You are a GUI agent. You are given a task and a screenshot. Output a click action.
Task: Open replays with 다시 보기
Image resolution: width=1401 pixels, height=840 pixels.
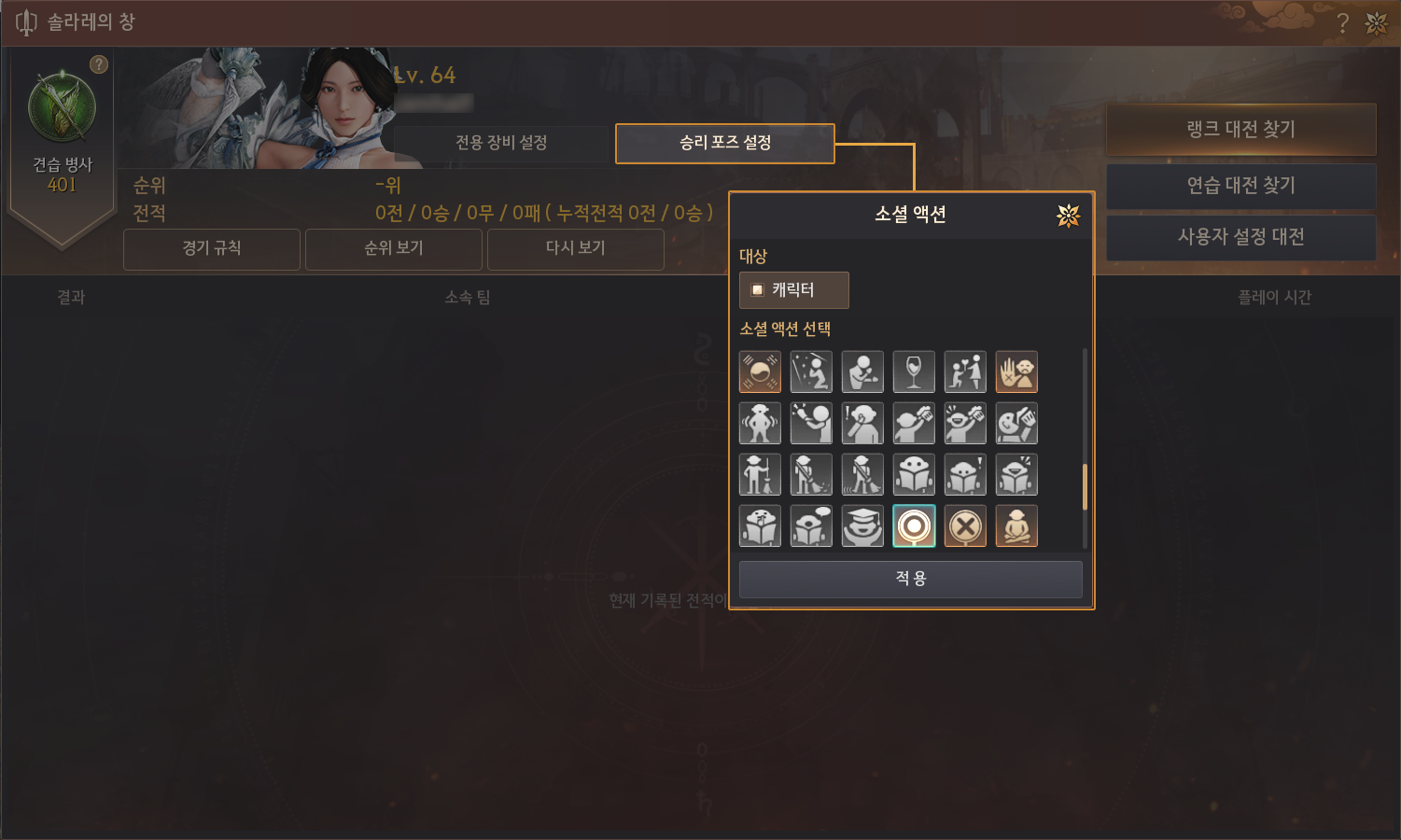[x=575, y=248]
